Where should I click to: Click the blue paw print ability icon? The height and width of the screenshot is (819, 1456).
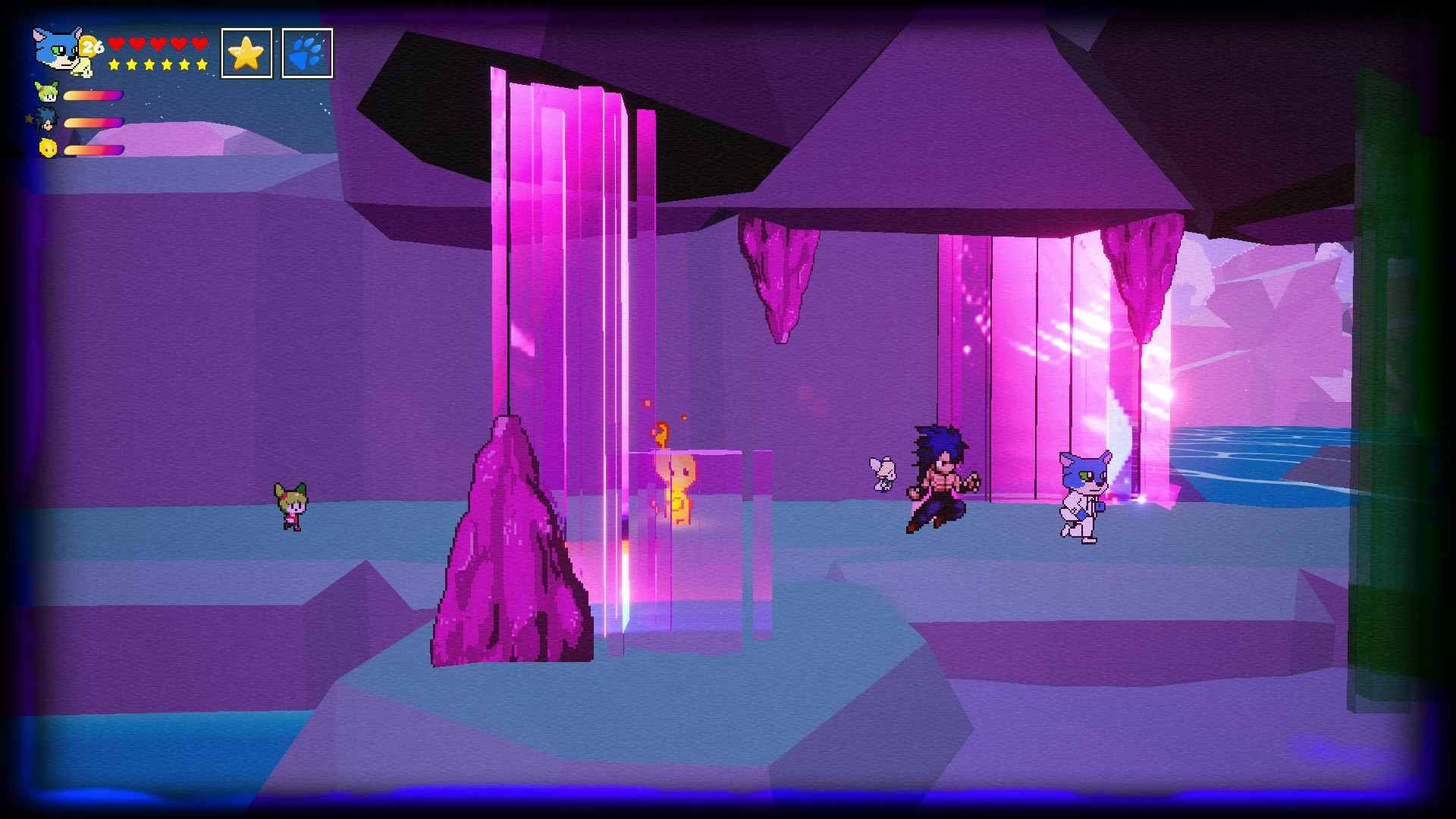306,52
